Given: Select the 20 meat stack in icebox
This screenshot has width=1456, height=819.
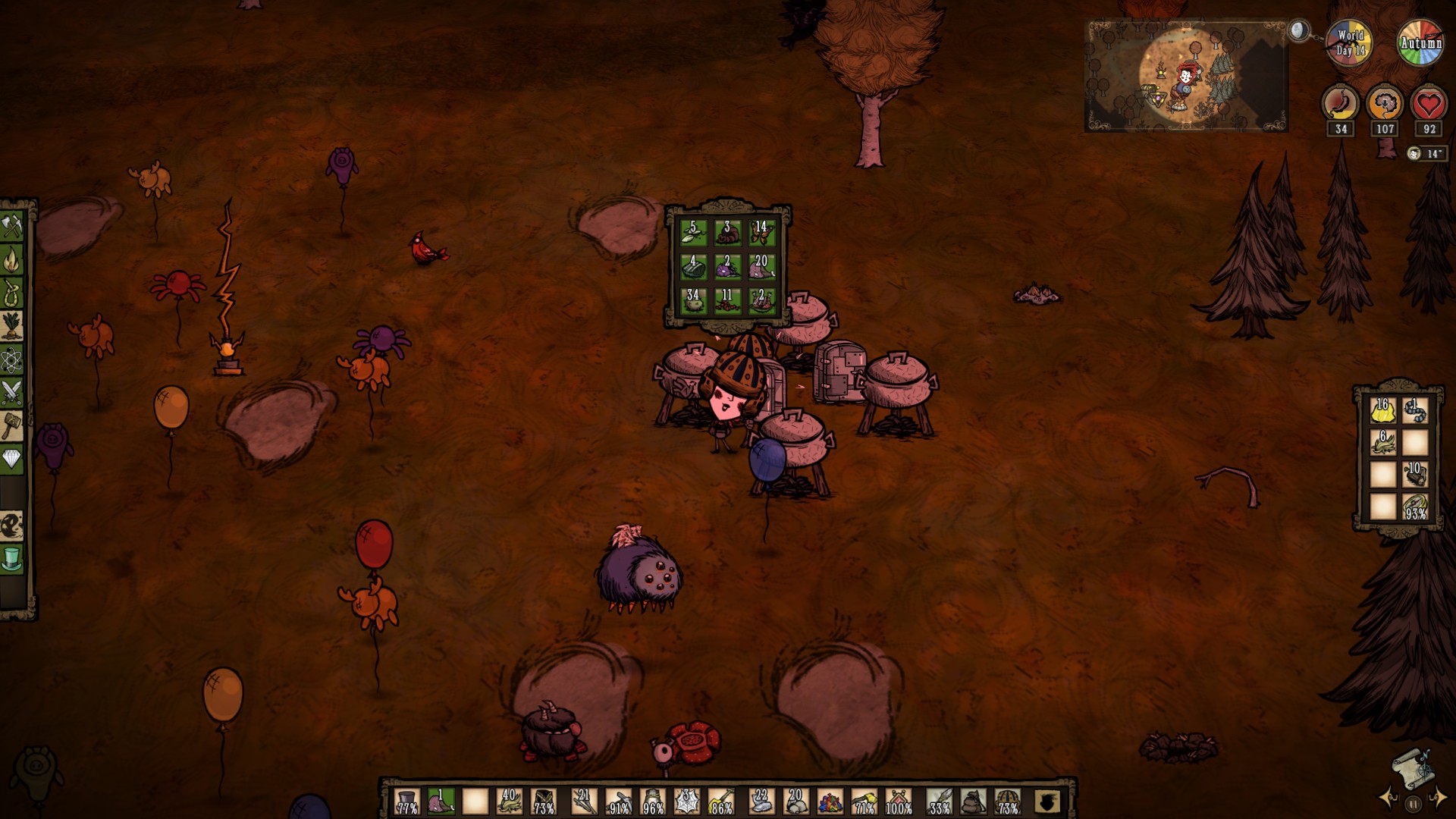Looking at the screenshot, I should click(761, 267).
